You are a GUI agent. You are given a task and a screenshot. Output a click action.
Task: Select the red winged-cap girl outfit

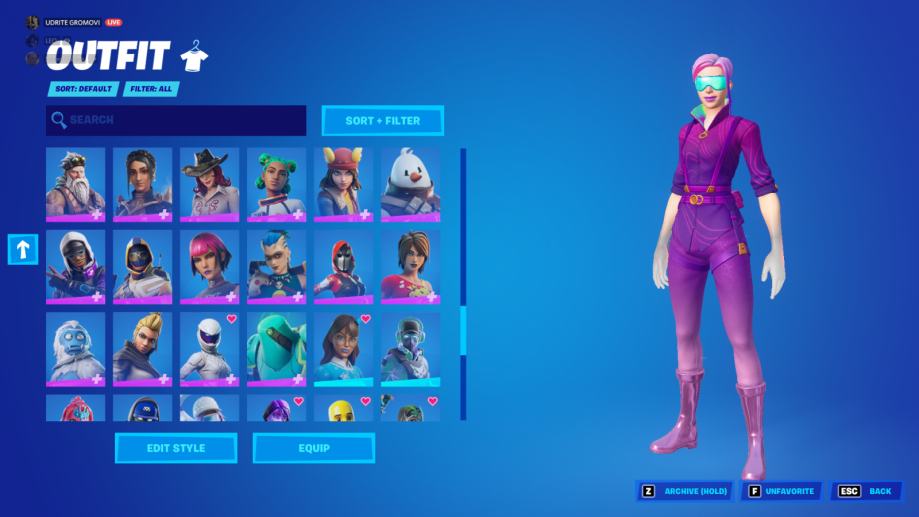(x=343, y=184)
